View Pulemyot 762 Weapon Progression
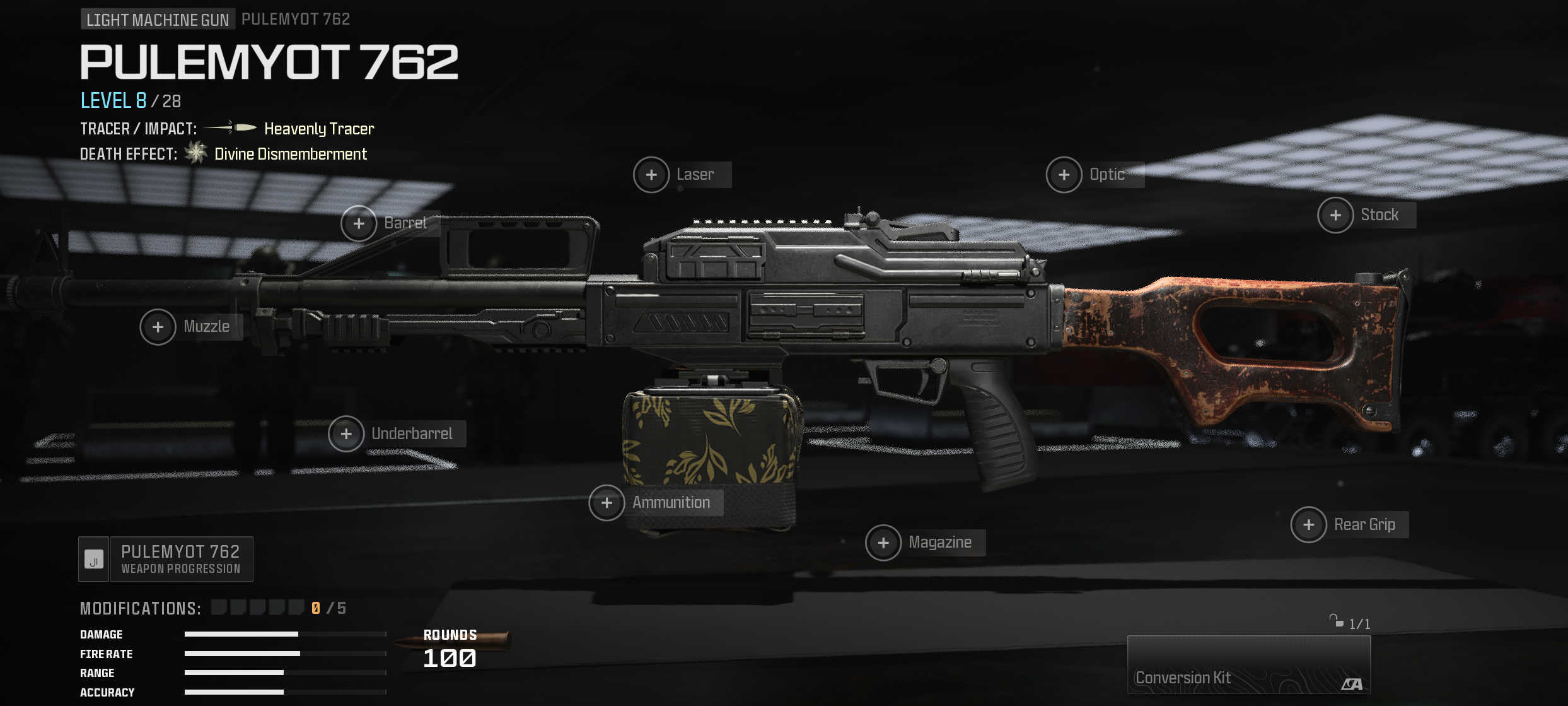Viewport: 1568px width, 706px height. (x=166, y=559)
